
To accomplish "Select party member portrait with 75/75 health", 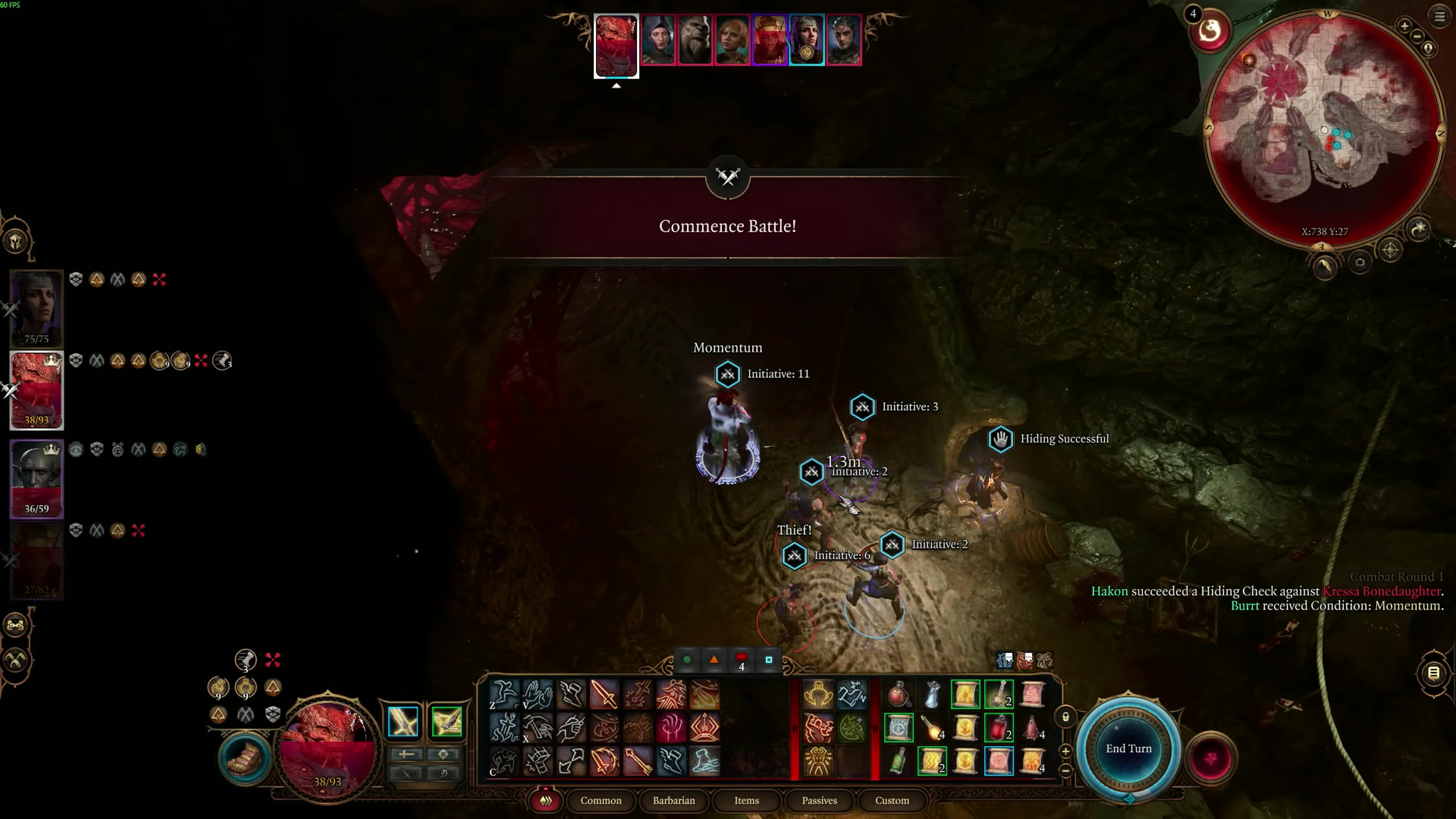I will tap(37, 308).
